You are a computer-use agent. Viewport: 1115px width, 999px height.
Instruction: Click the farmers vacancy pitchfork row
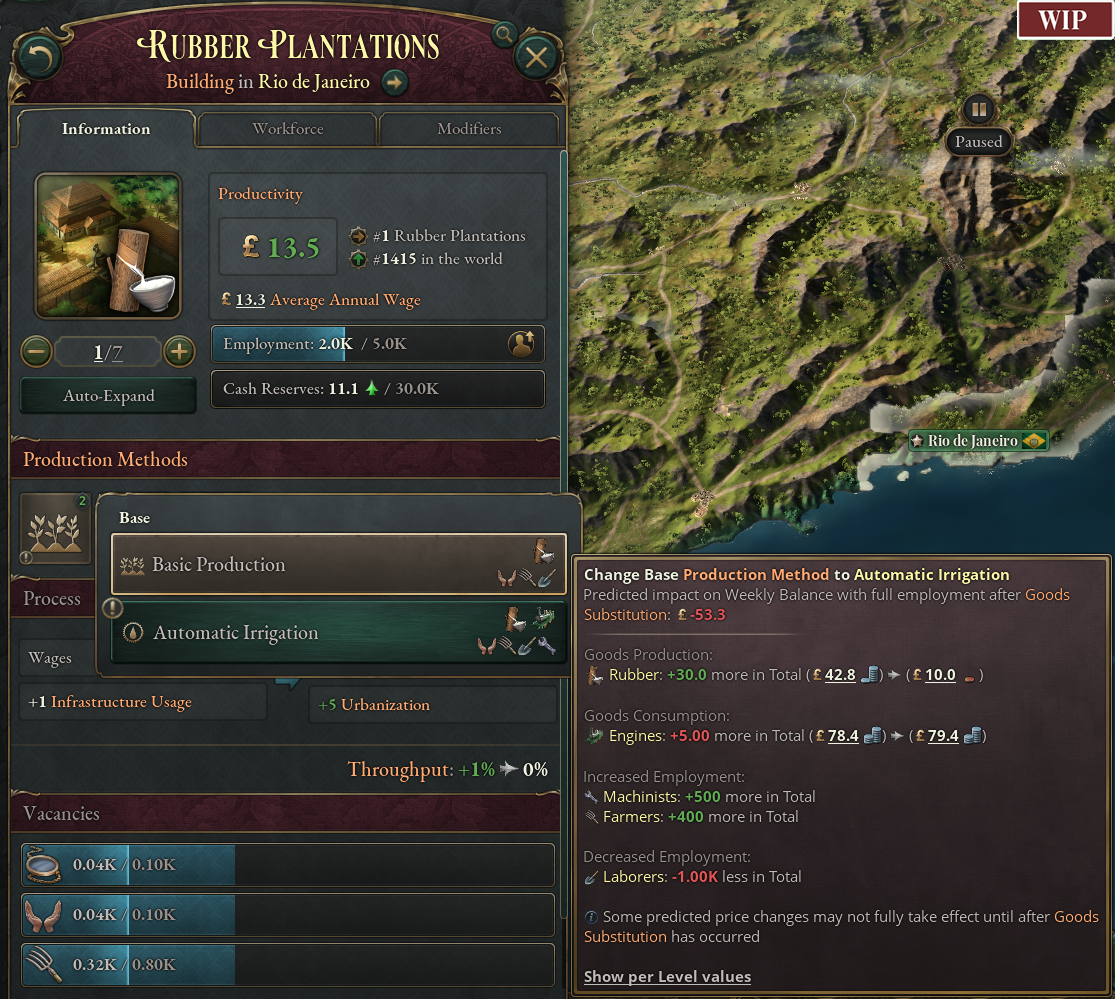point(288,965)
